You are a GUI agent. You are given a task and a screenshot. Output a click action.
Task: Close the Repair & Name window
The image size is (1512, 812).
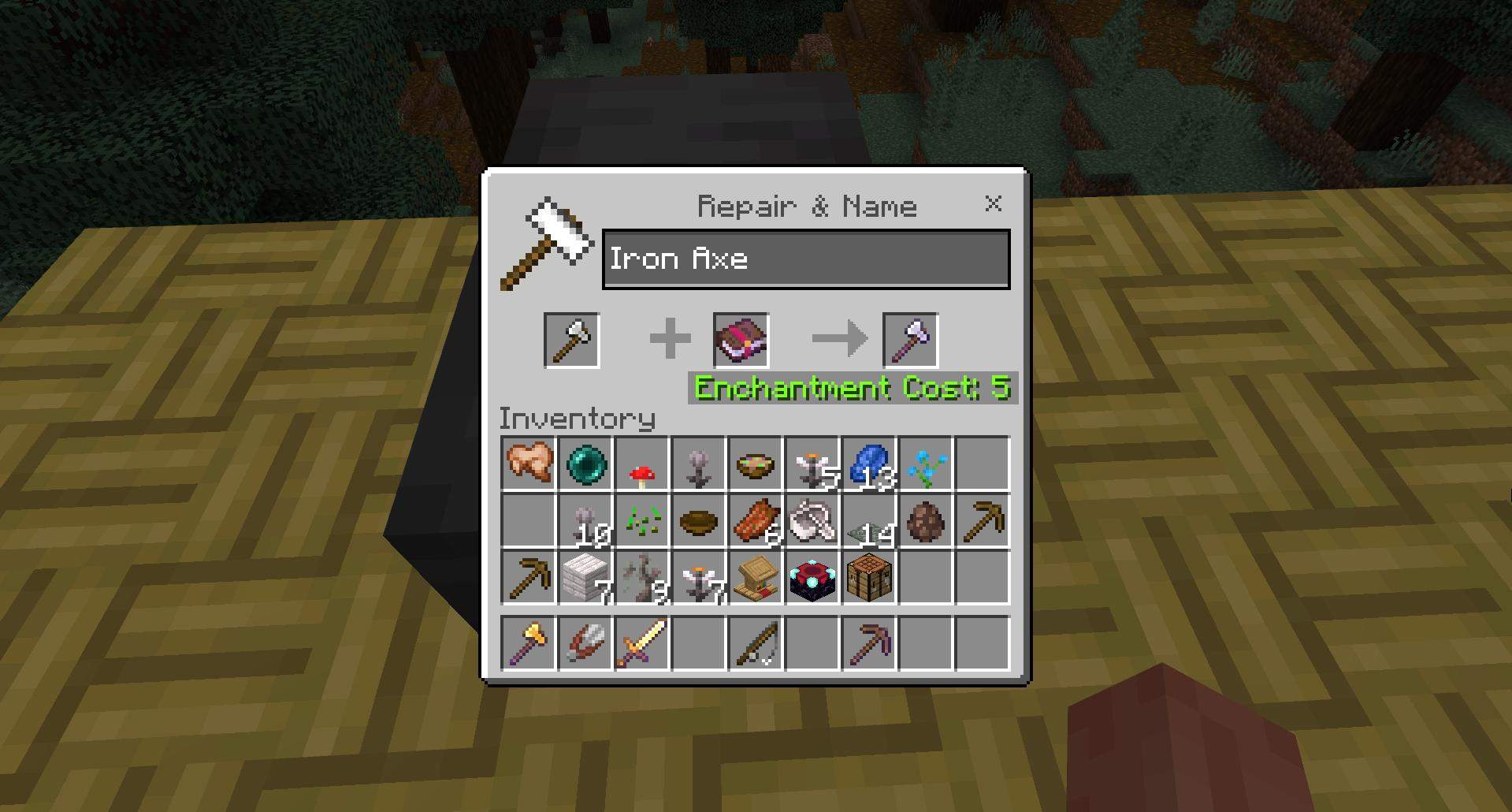point(993,204)
